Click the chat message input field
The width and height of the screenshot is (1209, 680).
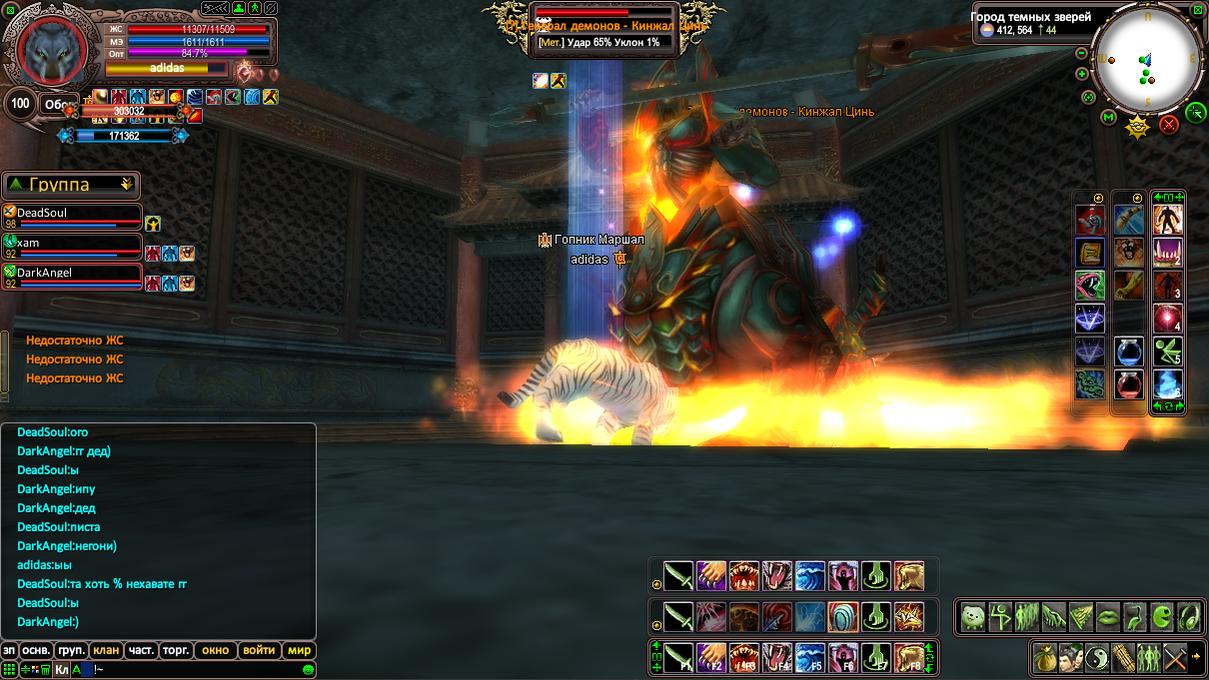200,669
